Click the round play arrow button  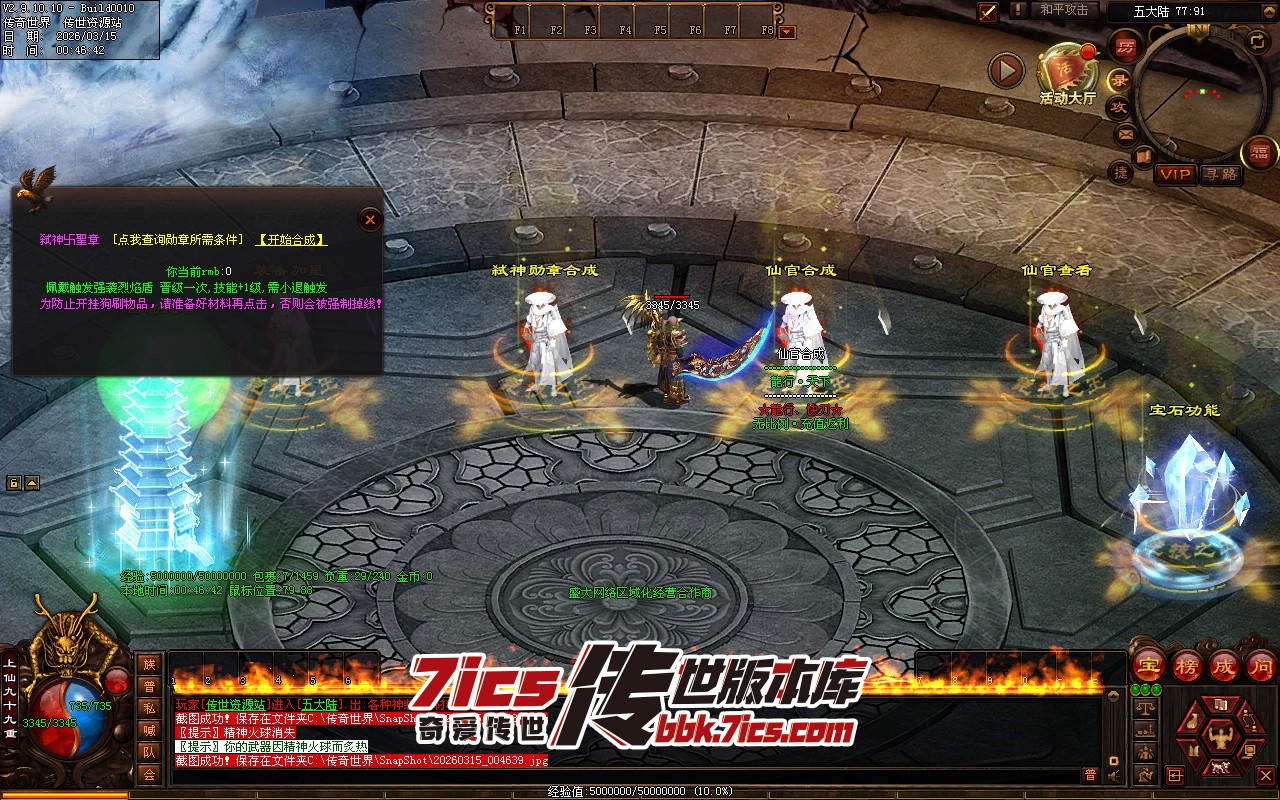[x=1006, y=70]
